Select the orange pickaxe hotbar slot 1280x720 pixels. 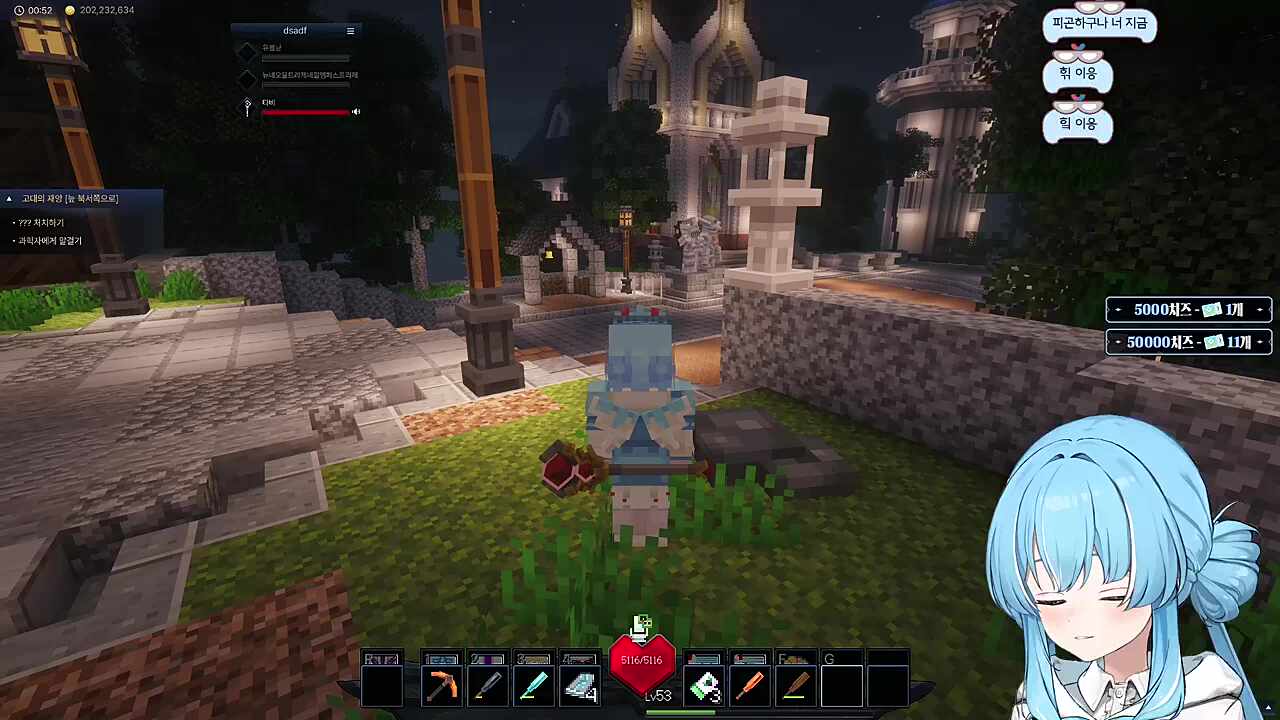(x=441, y=687)
